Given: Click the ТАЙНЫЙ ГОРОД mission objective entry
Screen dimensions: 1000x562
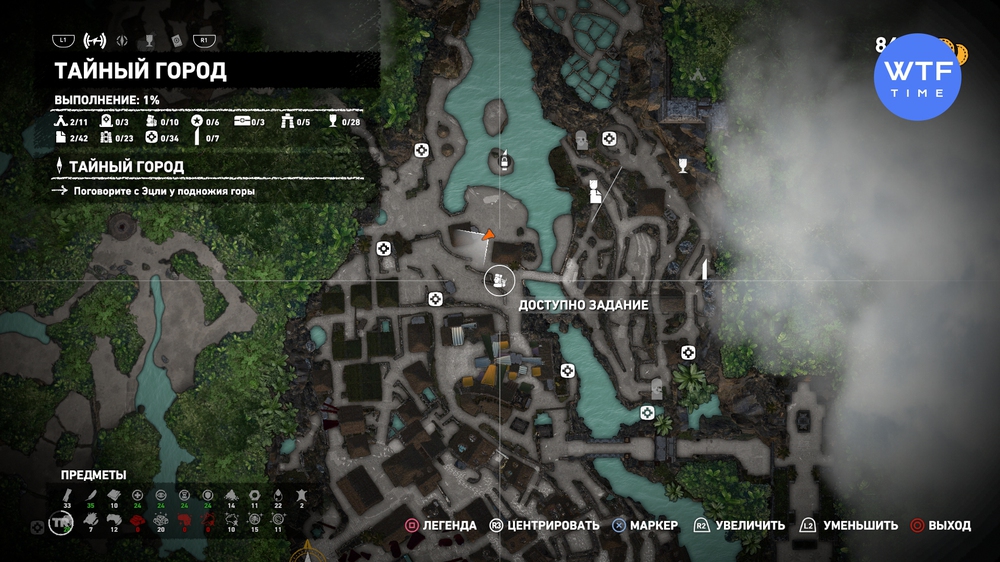Looking at the screenshot, I should click(126, 166).
